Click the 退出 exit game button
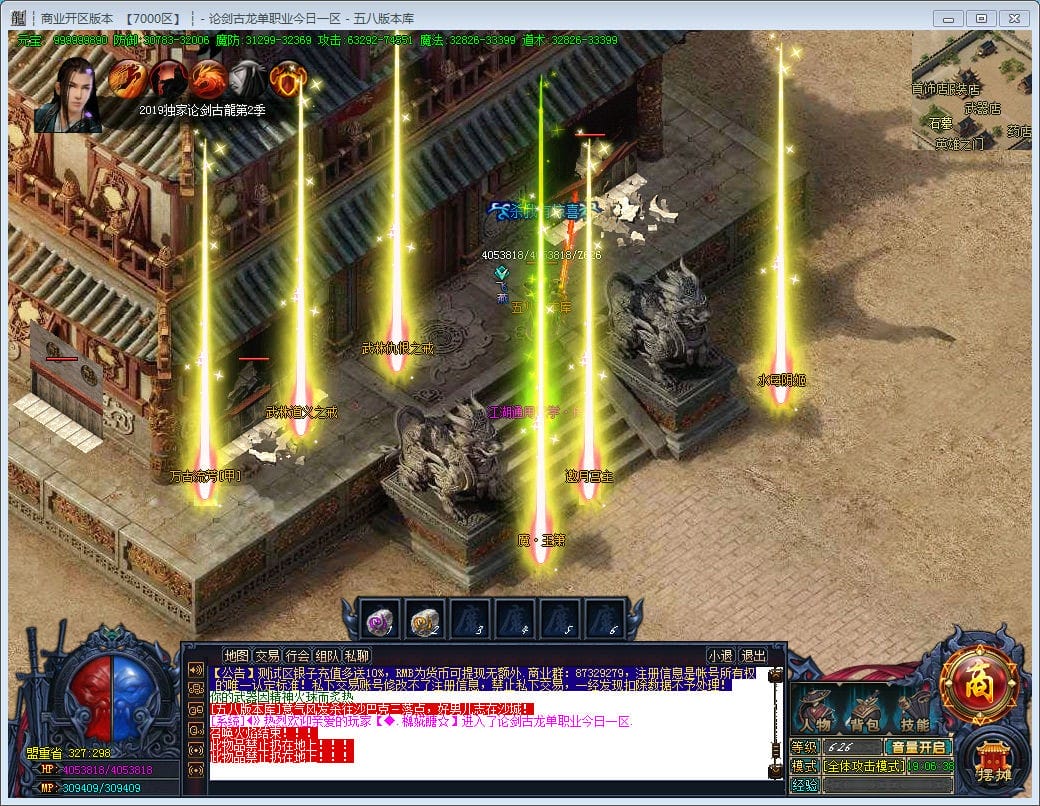This screenshot has width=1040, height=806. (753, 656)
